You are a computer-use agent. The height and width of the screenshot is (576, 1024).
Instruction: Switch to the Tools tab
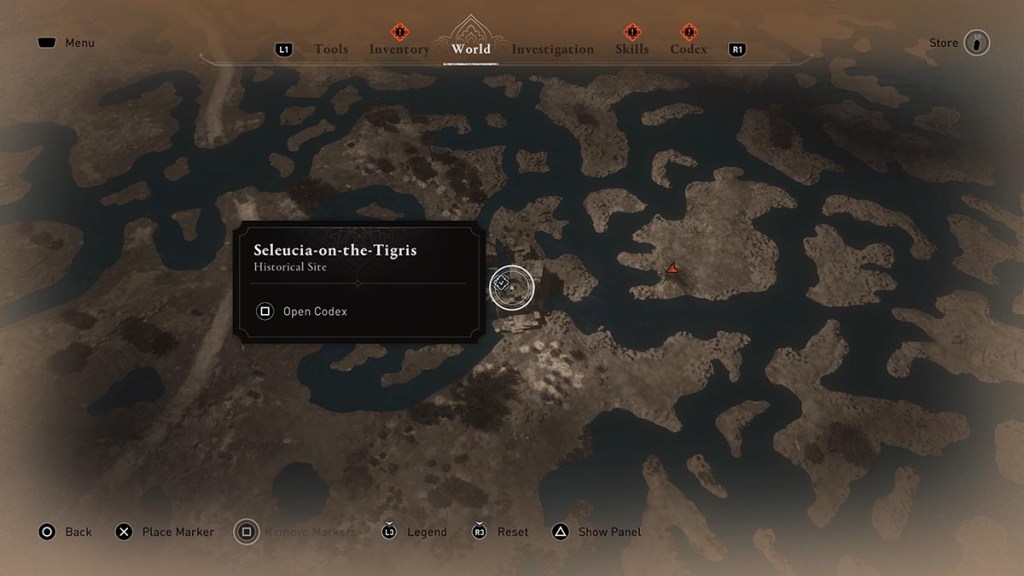[331, 49]
